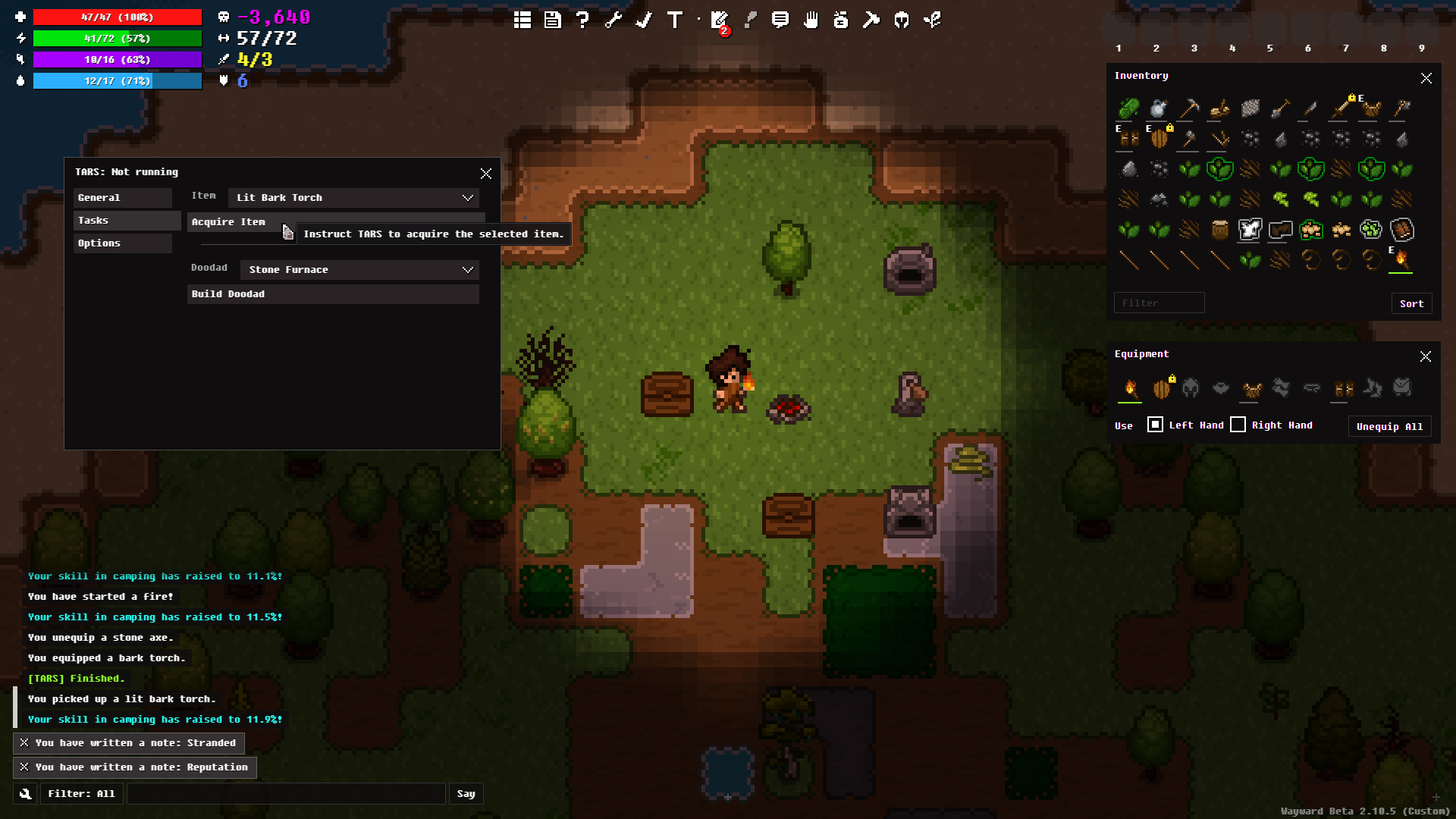
Task: Close the TARS dialog window
Action: [486, 174]
